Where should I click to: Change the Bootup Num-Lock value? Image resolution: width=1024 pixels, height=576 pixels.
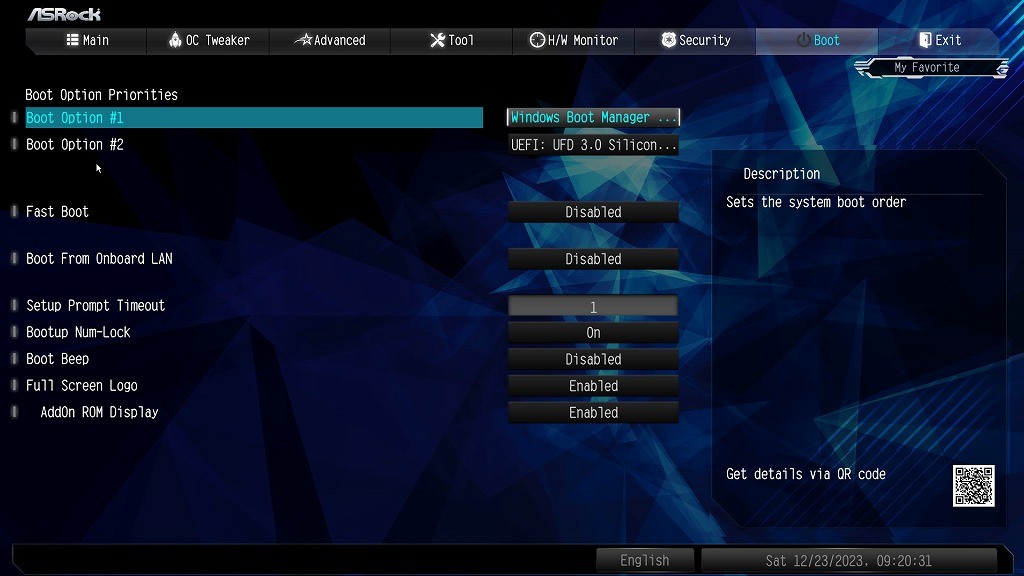point(593,333)
